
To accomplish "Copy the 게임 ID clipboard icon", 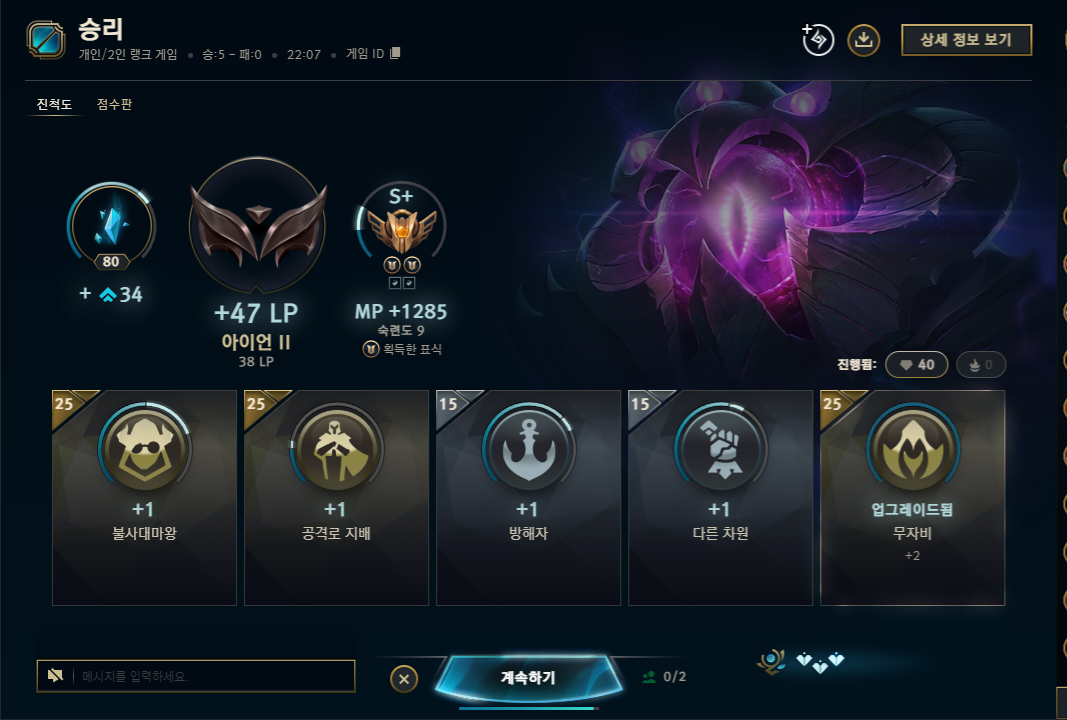I will click(x=395, y=54).
